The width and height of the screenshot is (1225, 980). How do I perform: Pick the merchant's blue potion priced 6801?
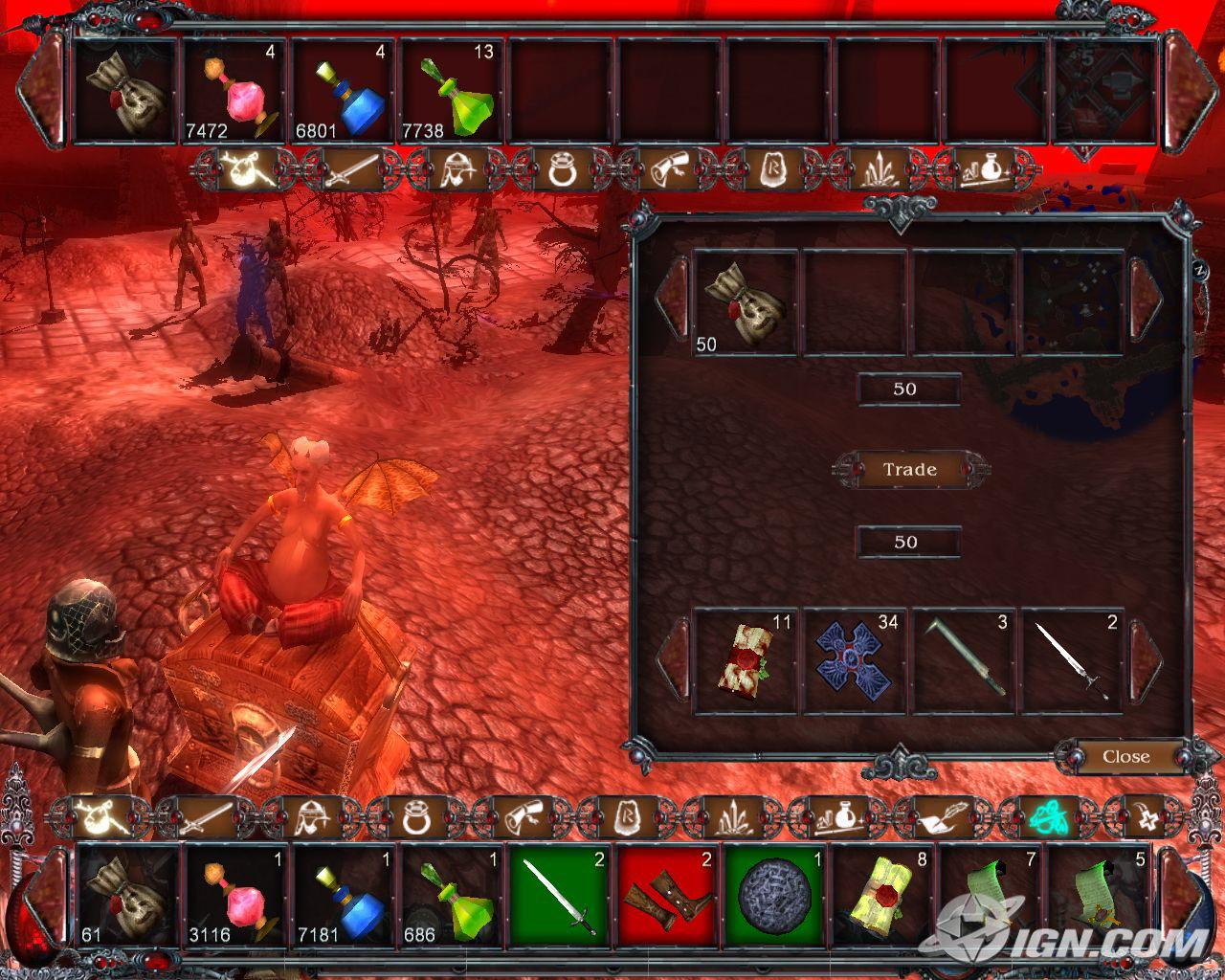[x=343, y=92]
